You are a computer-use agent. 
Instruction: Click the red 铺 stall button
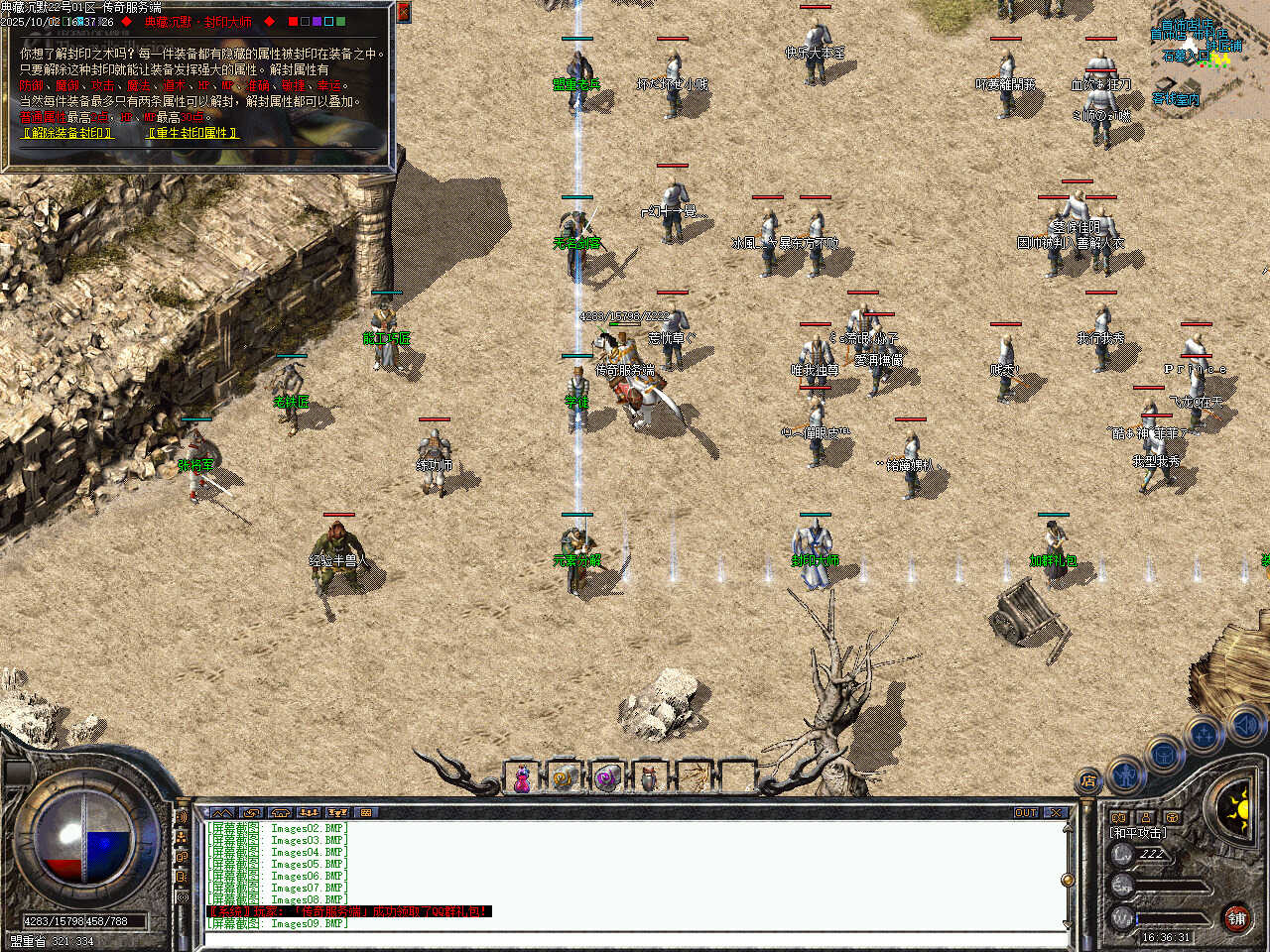[1236, 918]
